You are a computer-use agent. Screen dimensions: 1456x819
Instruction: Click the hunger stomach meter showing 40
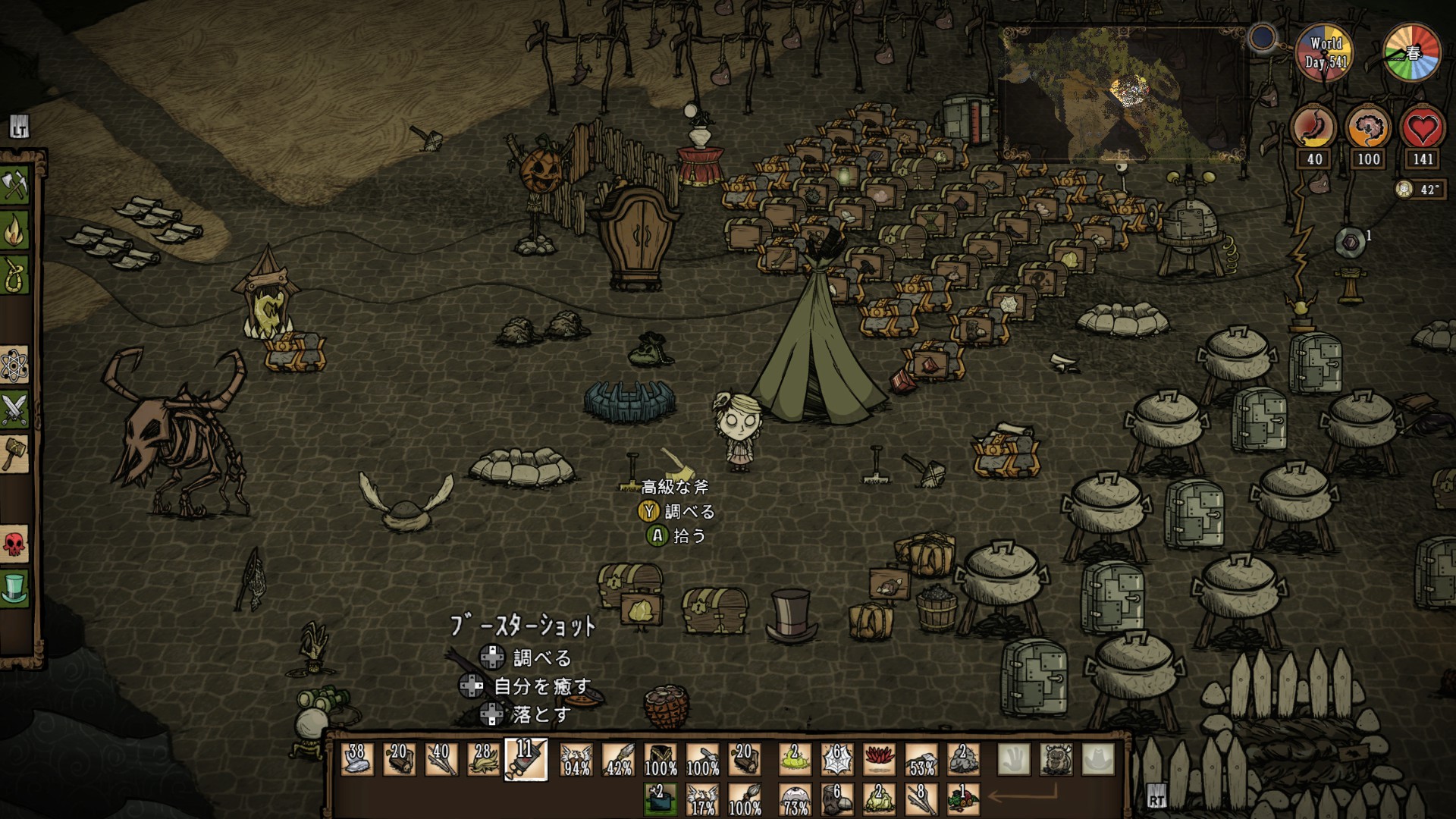pyautogui.click(x=1312, y=129)
